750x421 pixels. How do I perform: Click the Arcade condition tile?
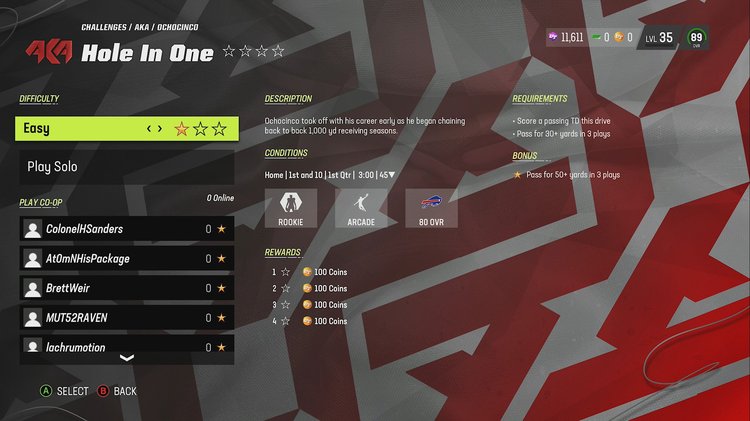[x=361, y=208]
